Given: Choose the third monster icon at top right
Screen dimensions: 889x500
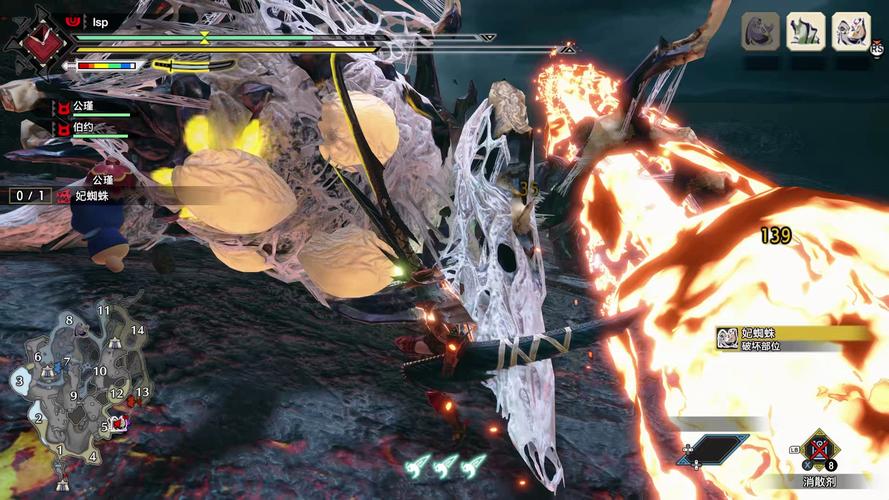Looking at the screenshot, I should pyautogui.click(x=850, y=31).
